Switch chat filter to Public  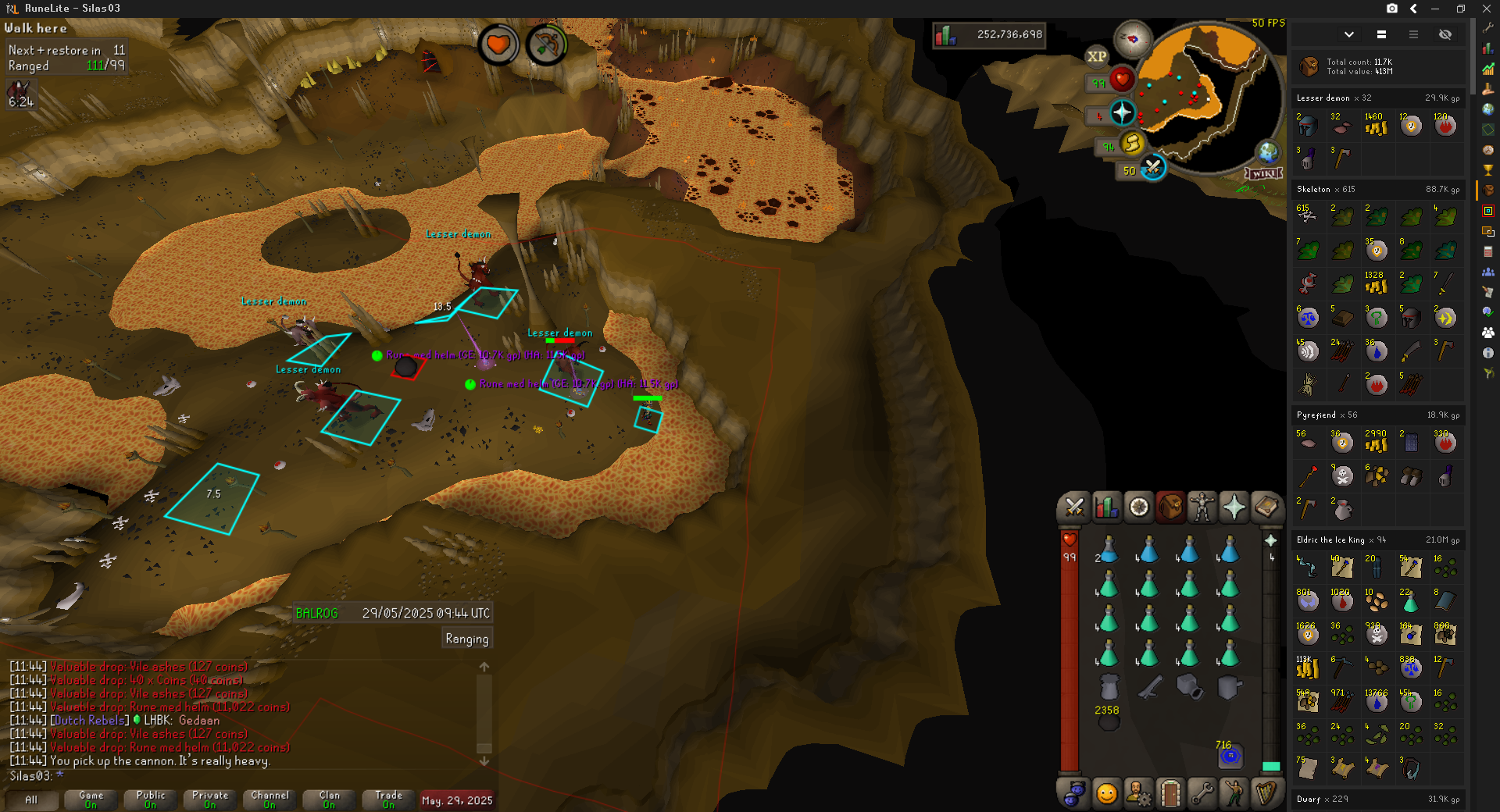pos(151,800)
